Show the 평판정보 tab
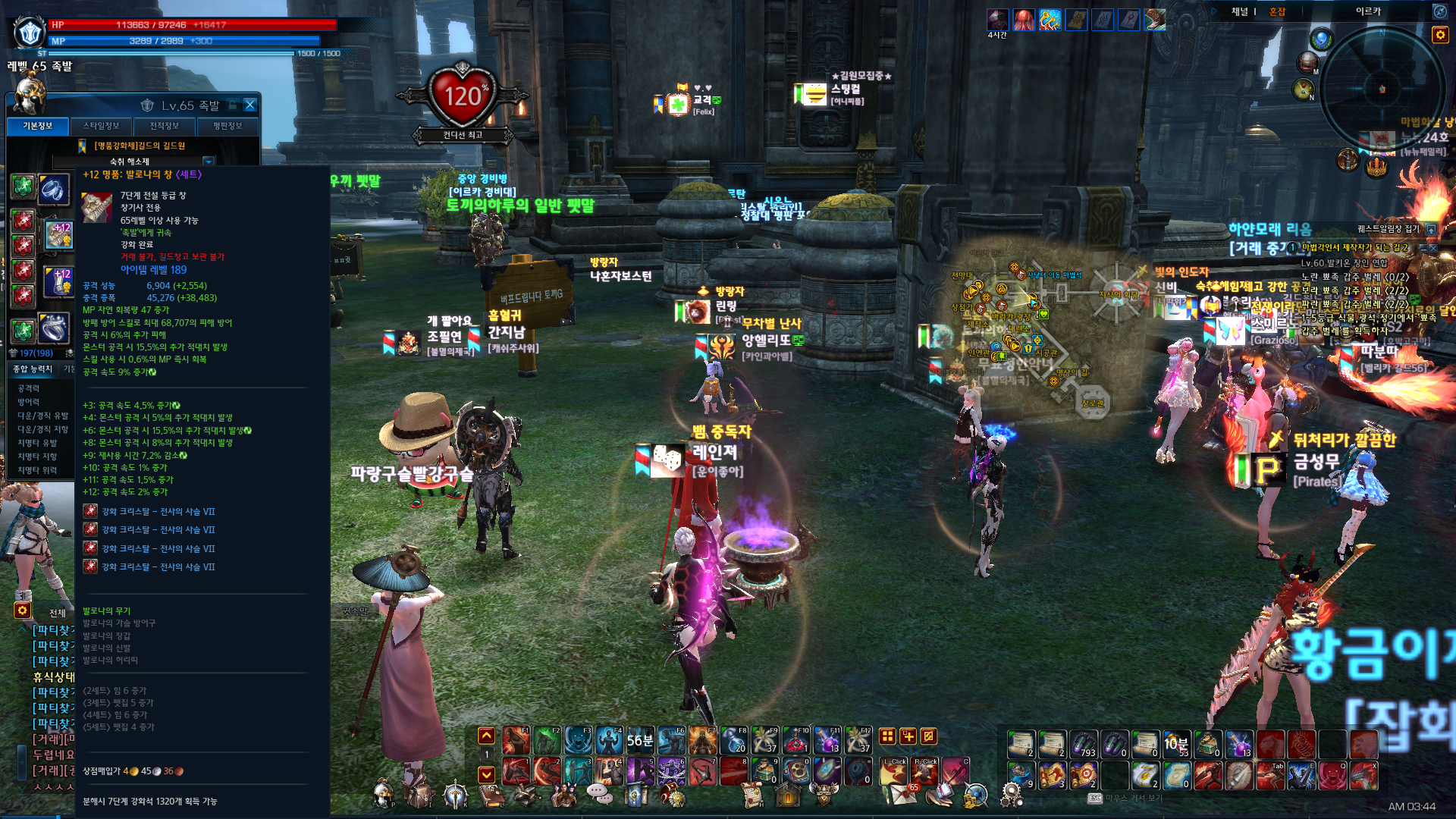Screen dimensions: 1456x819 click(x=227, y=126)
